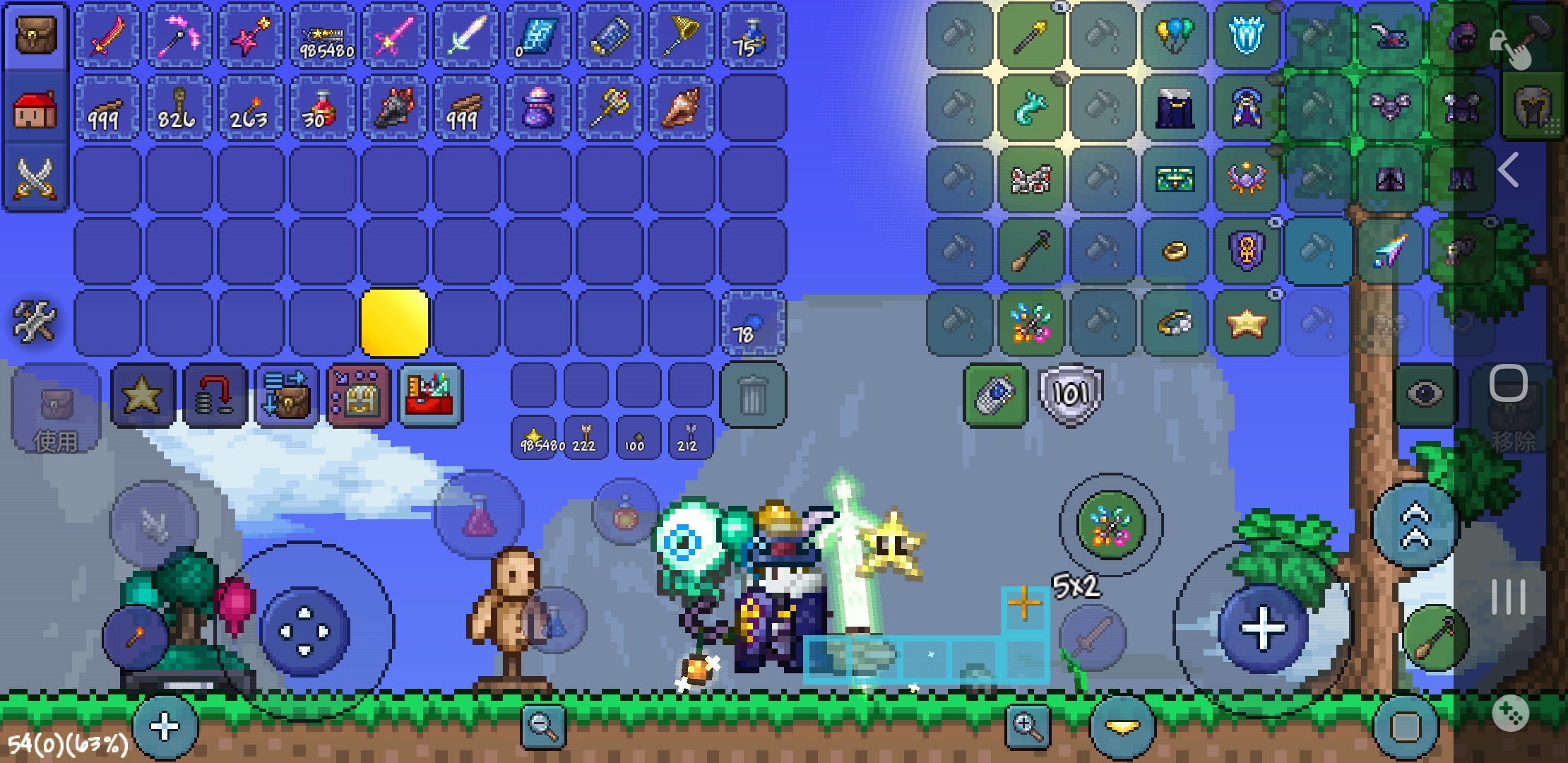The width and height of the screenshot is (1568, 763).
Task: Zoom out with the minus magnifier
Action: (542, 725)
